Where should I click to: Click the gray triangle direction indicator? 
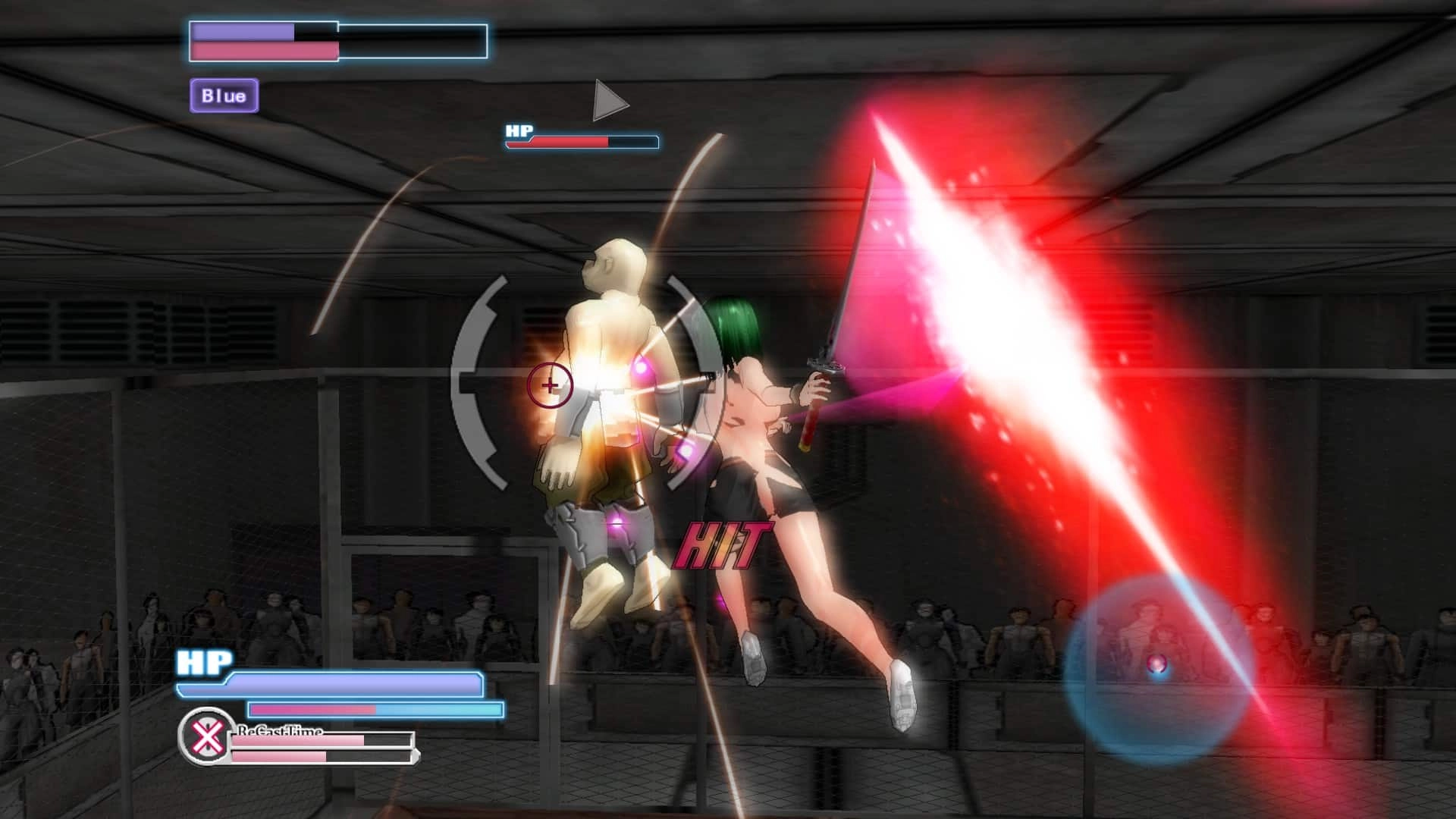click(x=608, y=101)
